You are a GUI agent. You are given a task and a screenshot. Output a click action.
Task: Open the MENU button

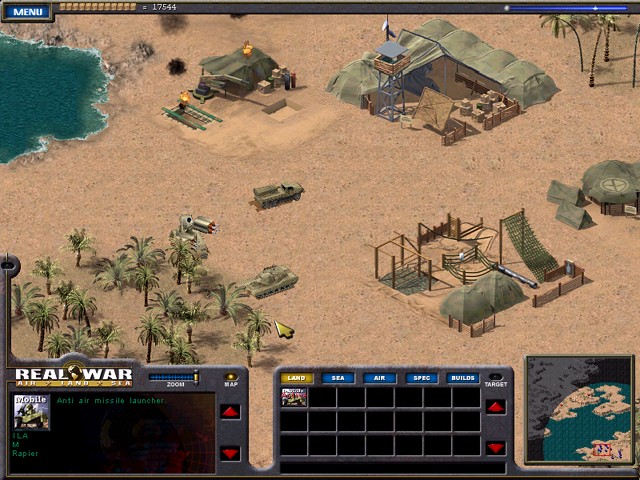(x=28, y=12)
